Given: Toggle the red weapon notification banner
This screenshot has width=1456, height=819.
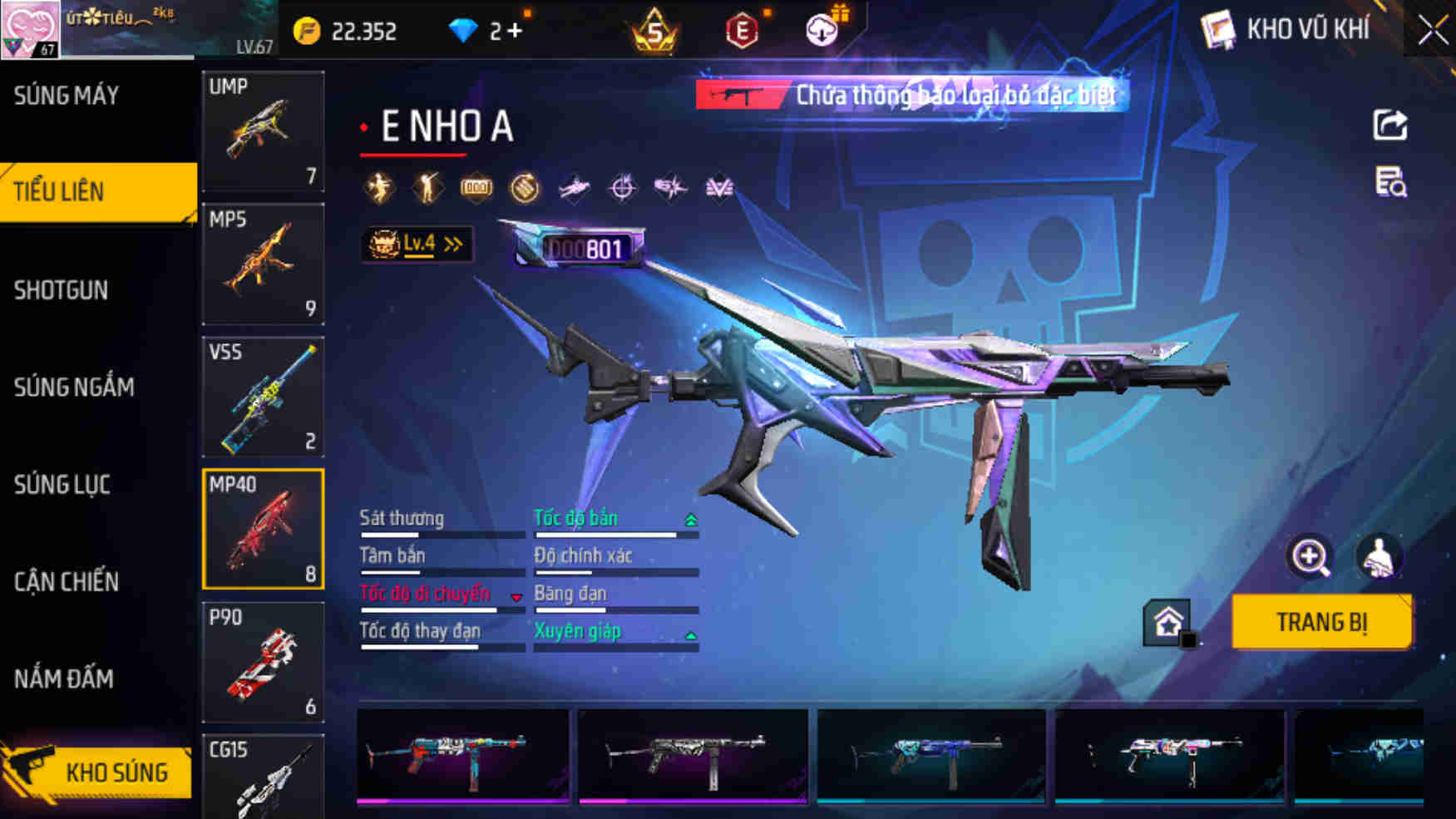Looking at the screenshot, I should click(x=911, y=95).
